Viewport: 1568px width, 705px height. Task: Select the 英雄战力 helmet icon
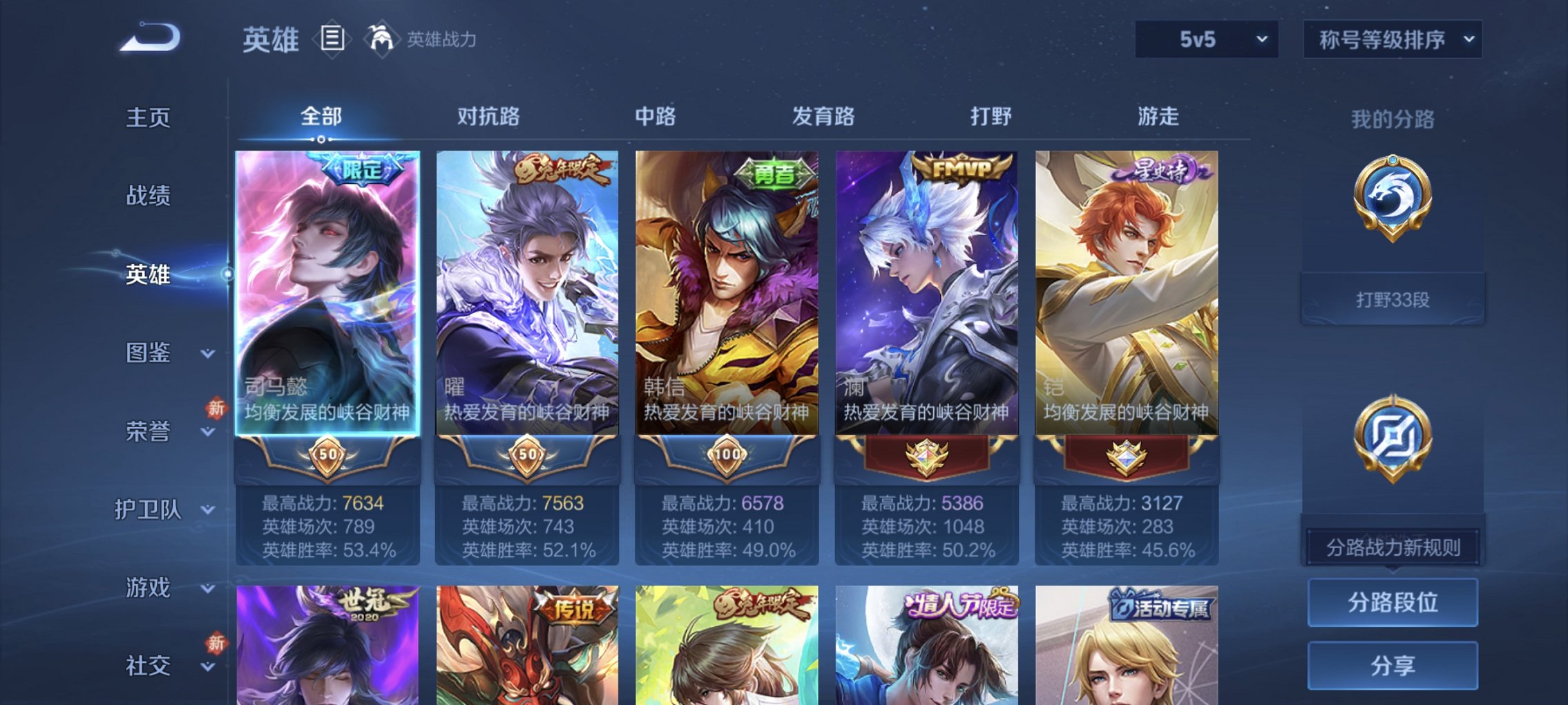click(381, 38)
